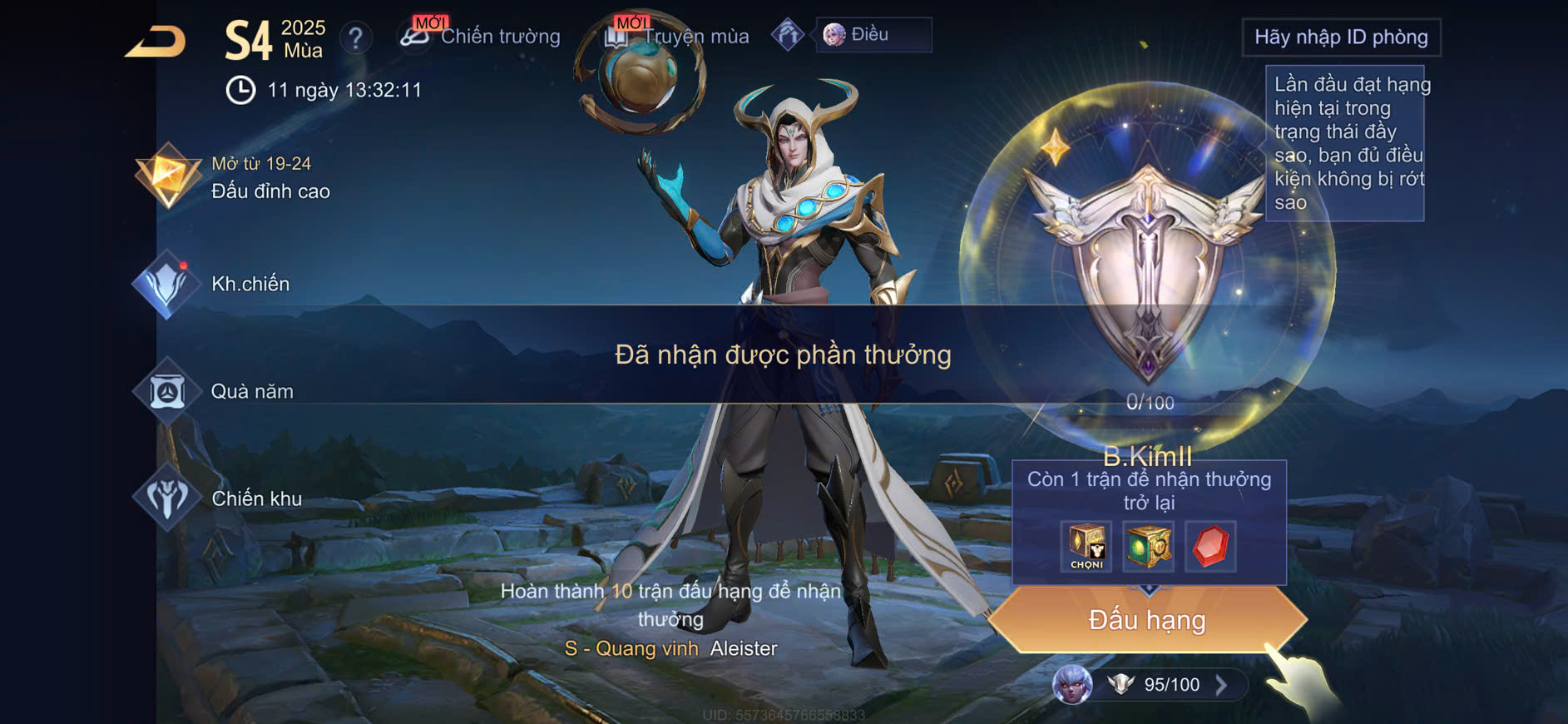Go back with the golden return arrow

pos(156,42)
